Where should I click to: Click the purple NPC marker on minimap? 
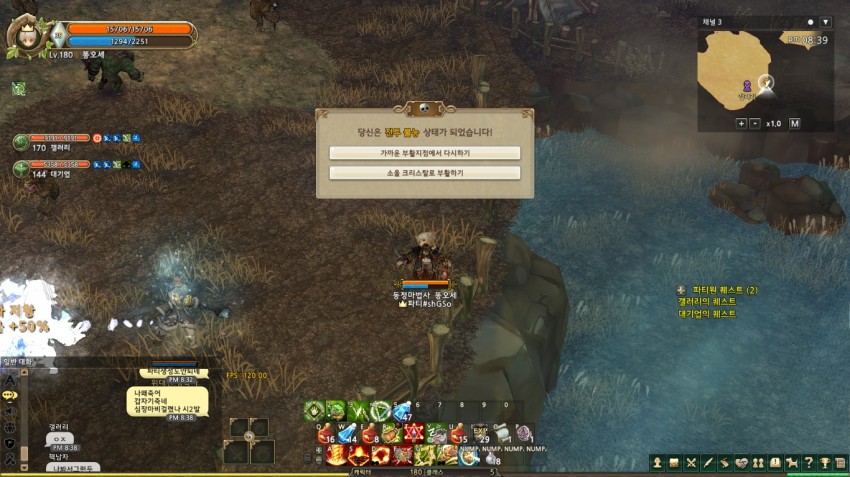tap(746, 86)
